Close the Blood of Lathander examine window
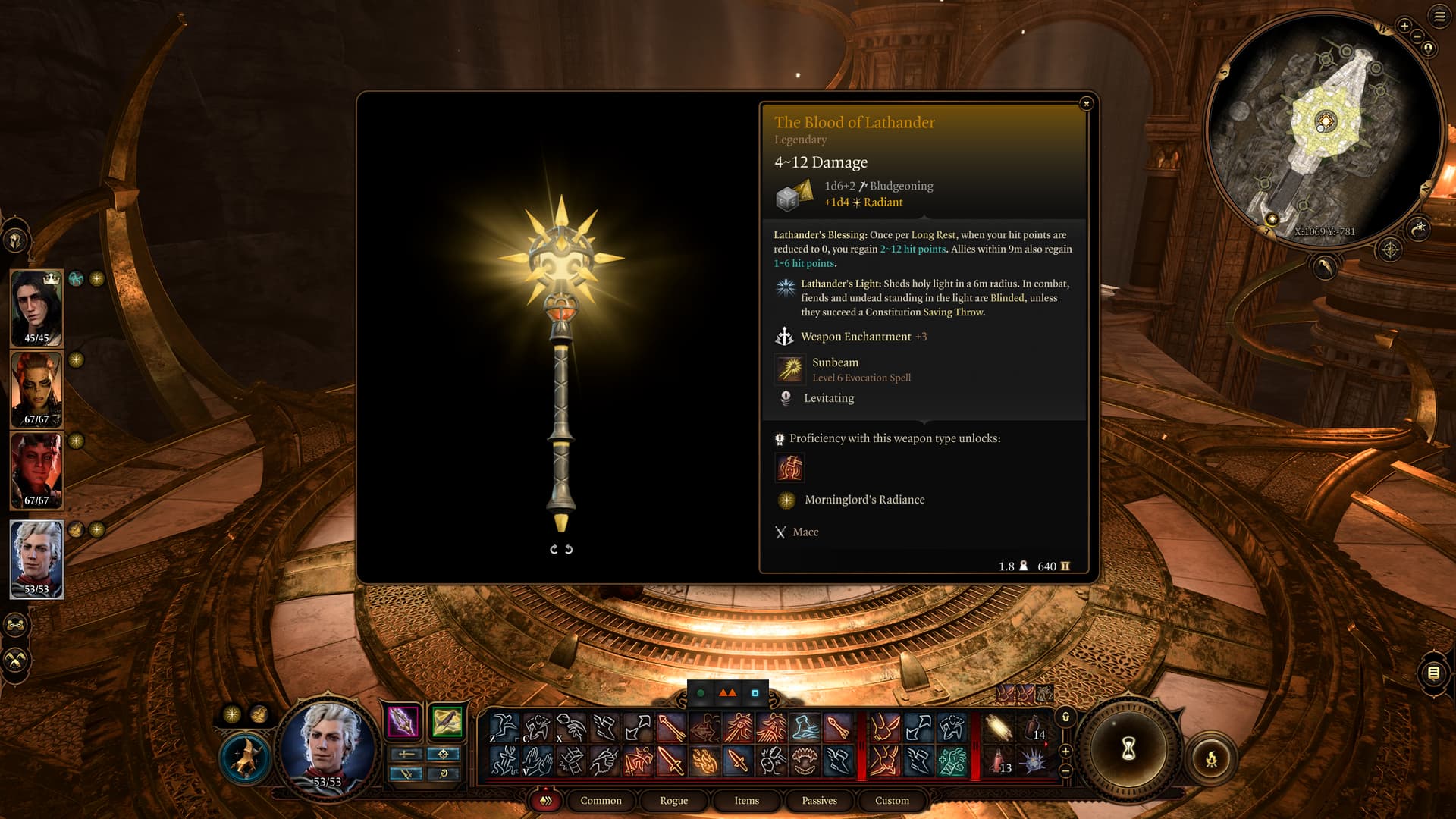The width and height of the screenshot is (1456, 819). [1086, 103]
